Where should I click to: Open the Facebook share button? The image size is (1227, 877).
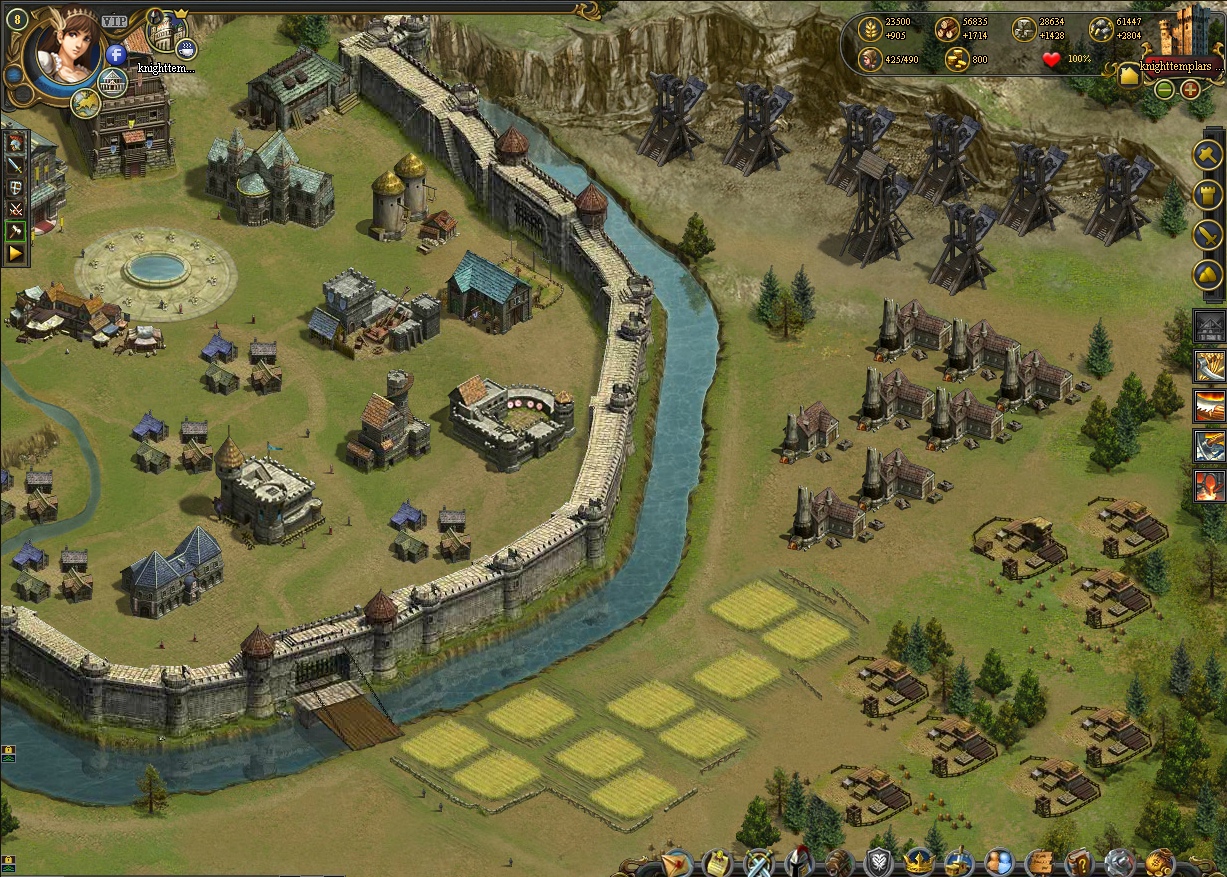click(x=116, y=55)
